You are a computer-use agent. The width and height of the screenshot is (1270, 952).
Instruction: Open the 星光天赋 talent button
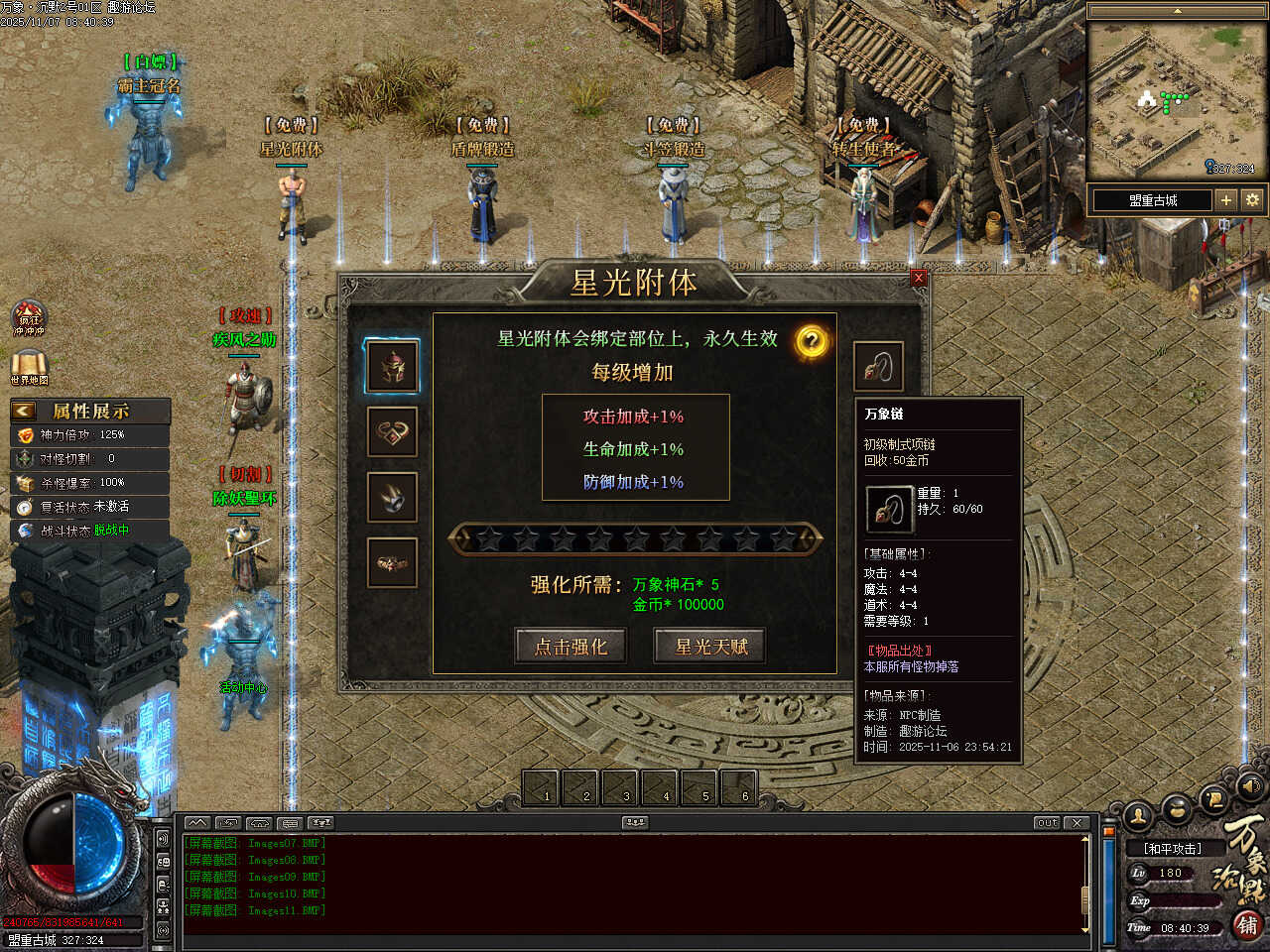coord(710,647)
